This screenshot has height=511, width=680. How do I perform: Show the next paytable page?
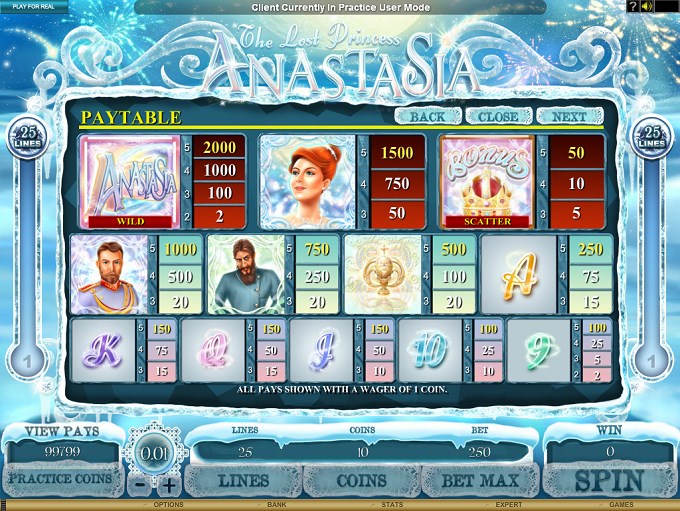point(569,116)
